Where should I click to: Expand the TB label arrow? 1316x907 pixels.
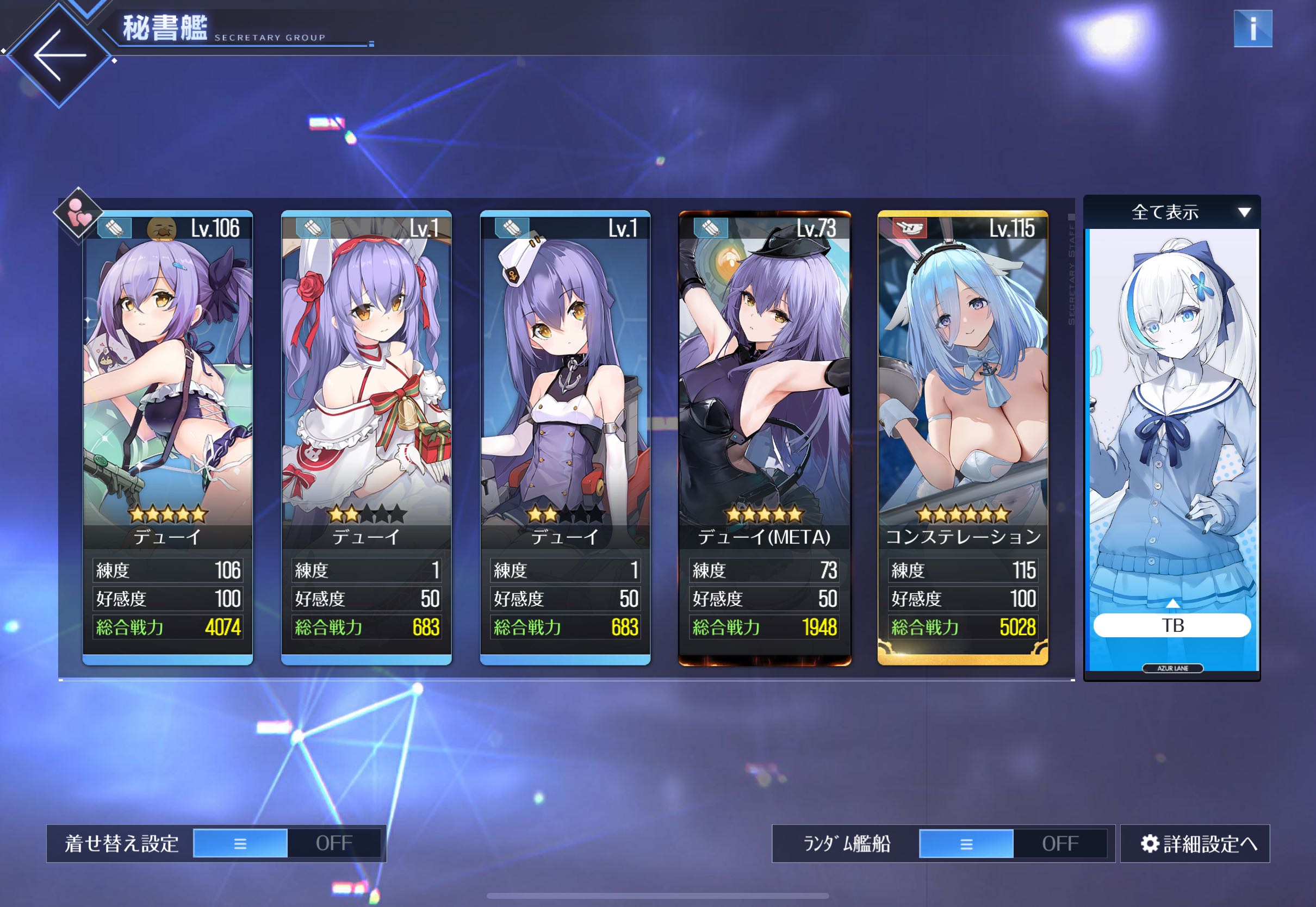[1172, 604]
